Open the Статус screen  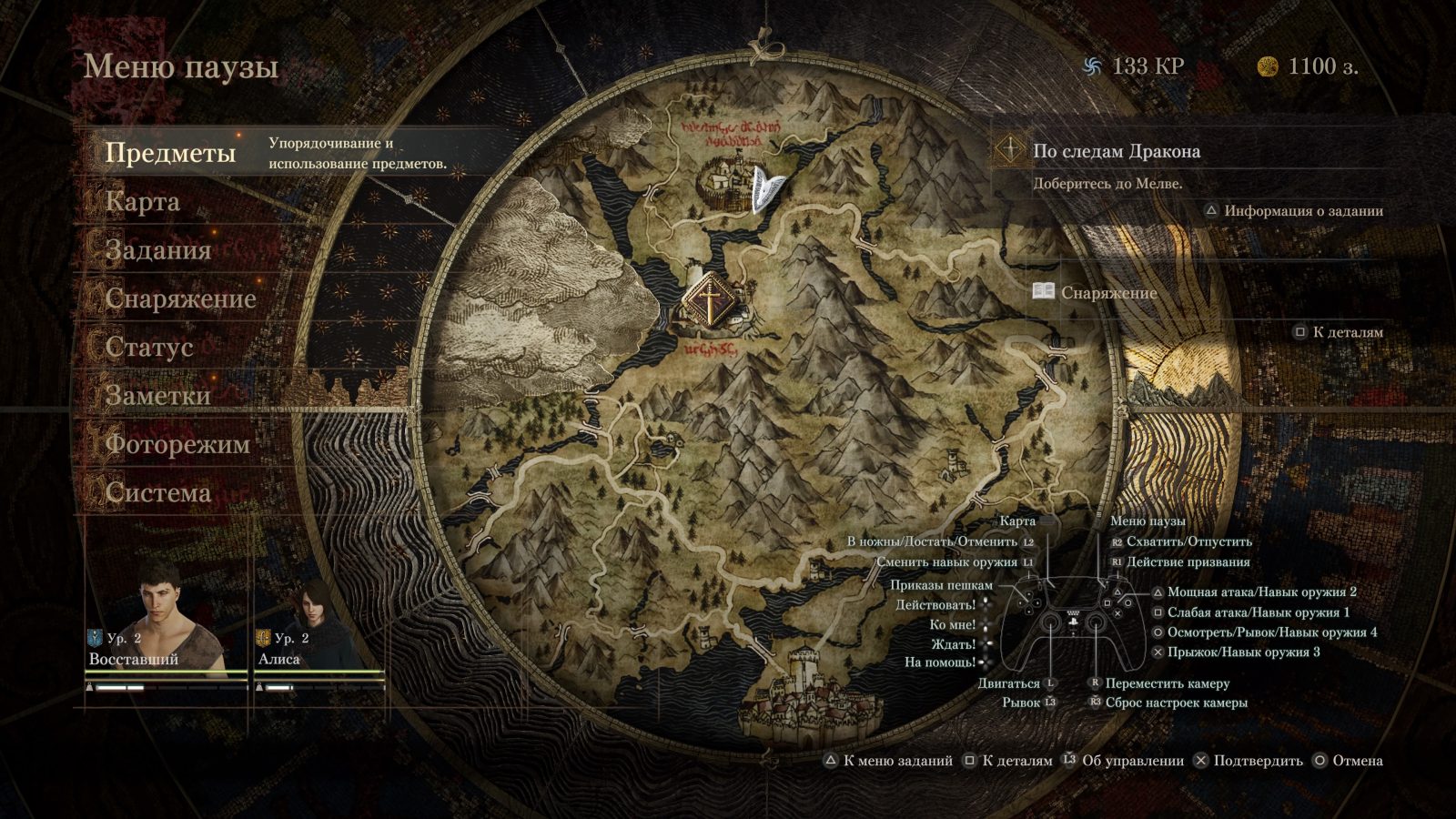[149, 347]
